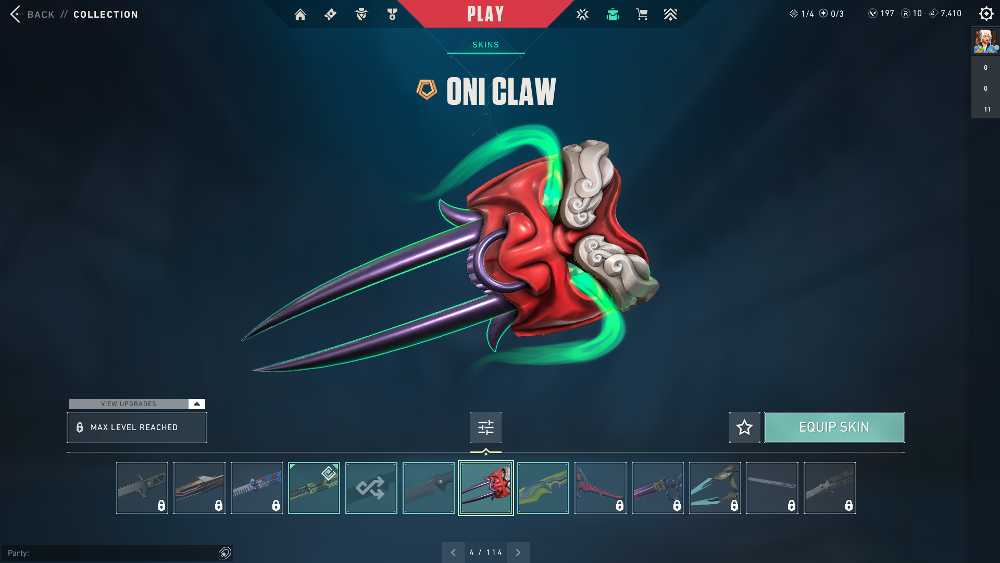
Task: Mark Oni Claw as favorite with star
Action: (x=744, y=427)
